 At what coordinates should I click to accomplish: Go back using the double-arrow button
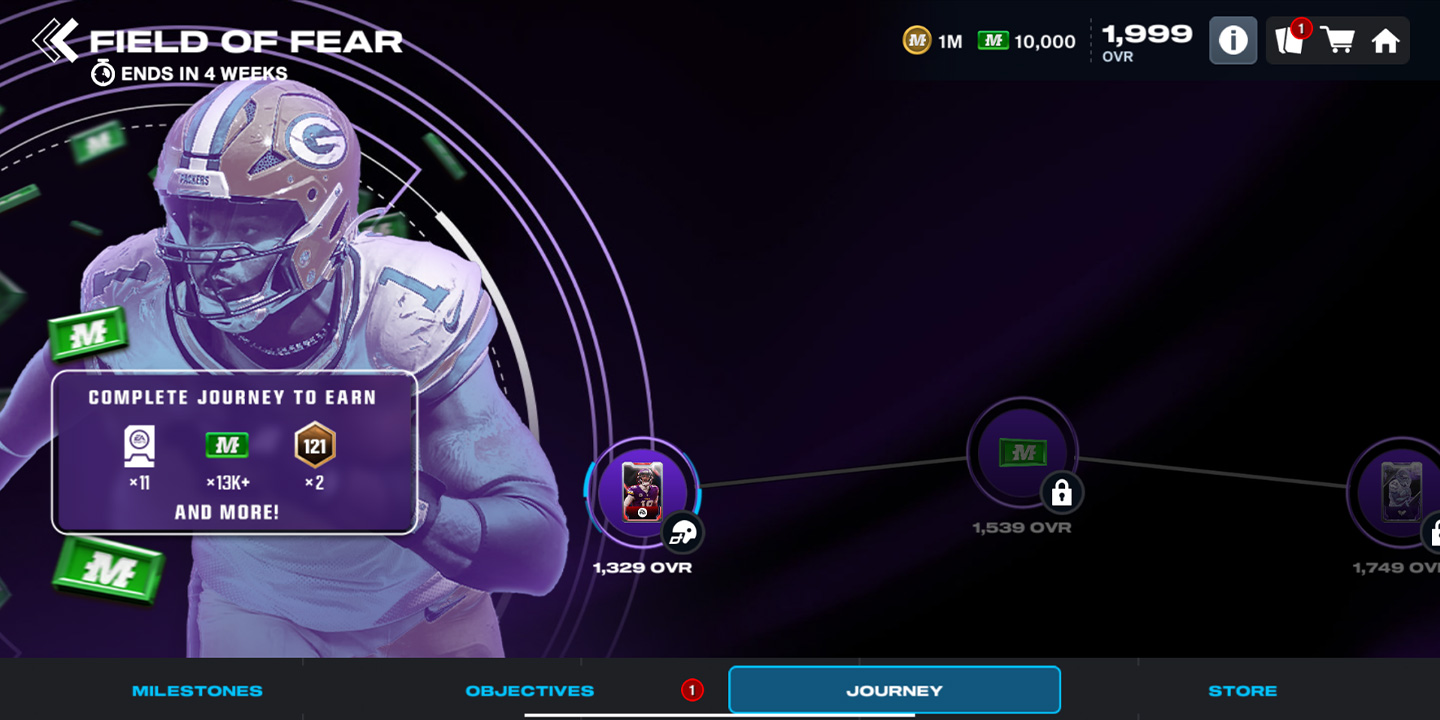pos(55,40)
